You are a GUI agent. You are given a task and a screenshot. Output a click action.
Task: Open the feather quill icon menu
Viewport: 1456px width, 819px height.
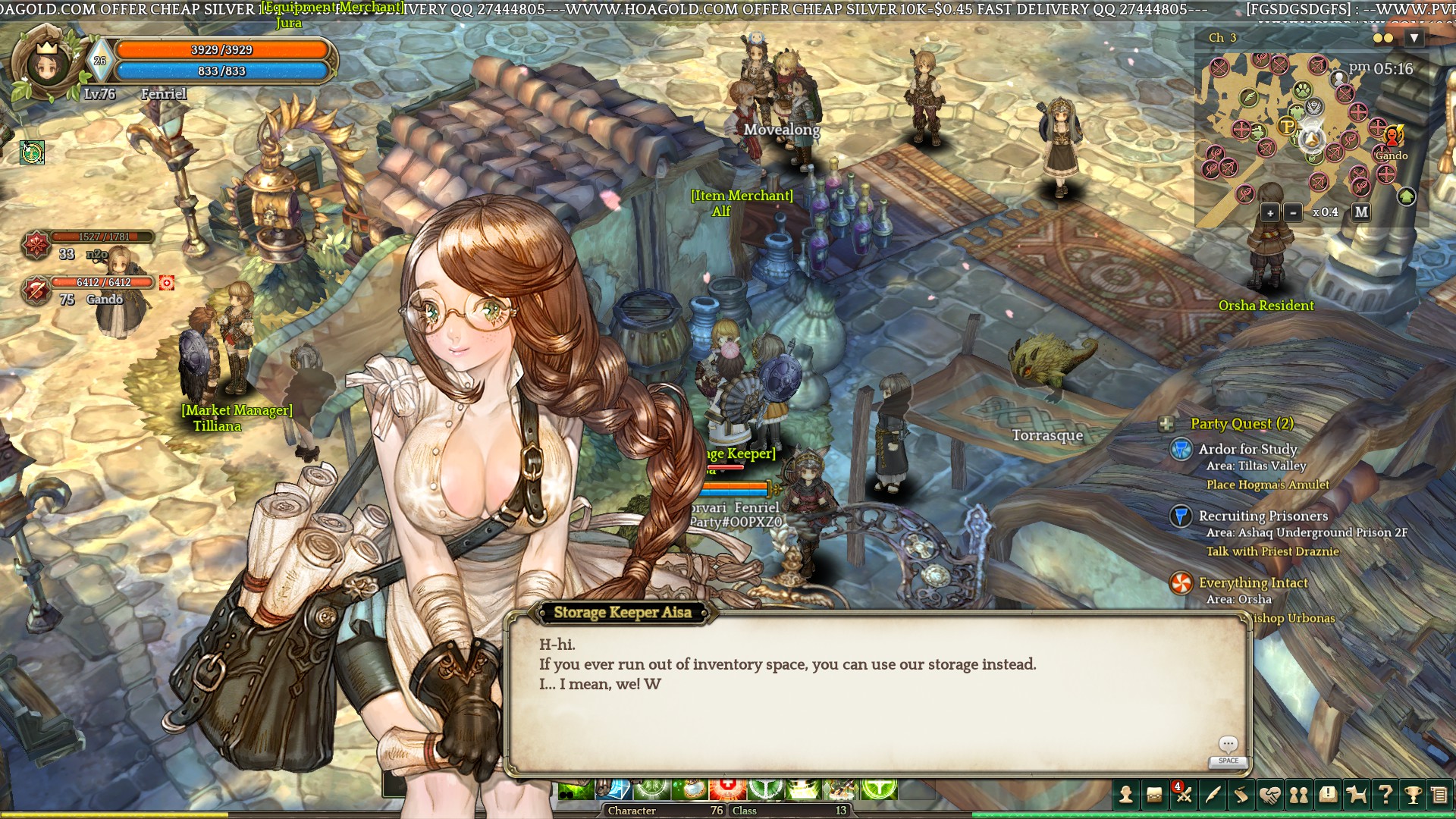point(1212,794)
